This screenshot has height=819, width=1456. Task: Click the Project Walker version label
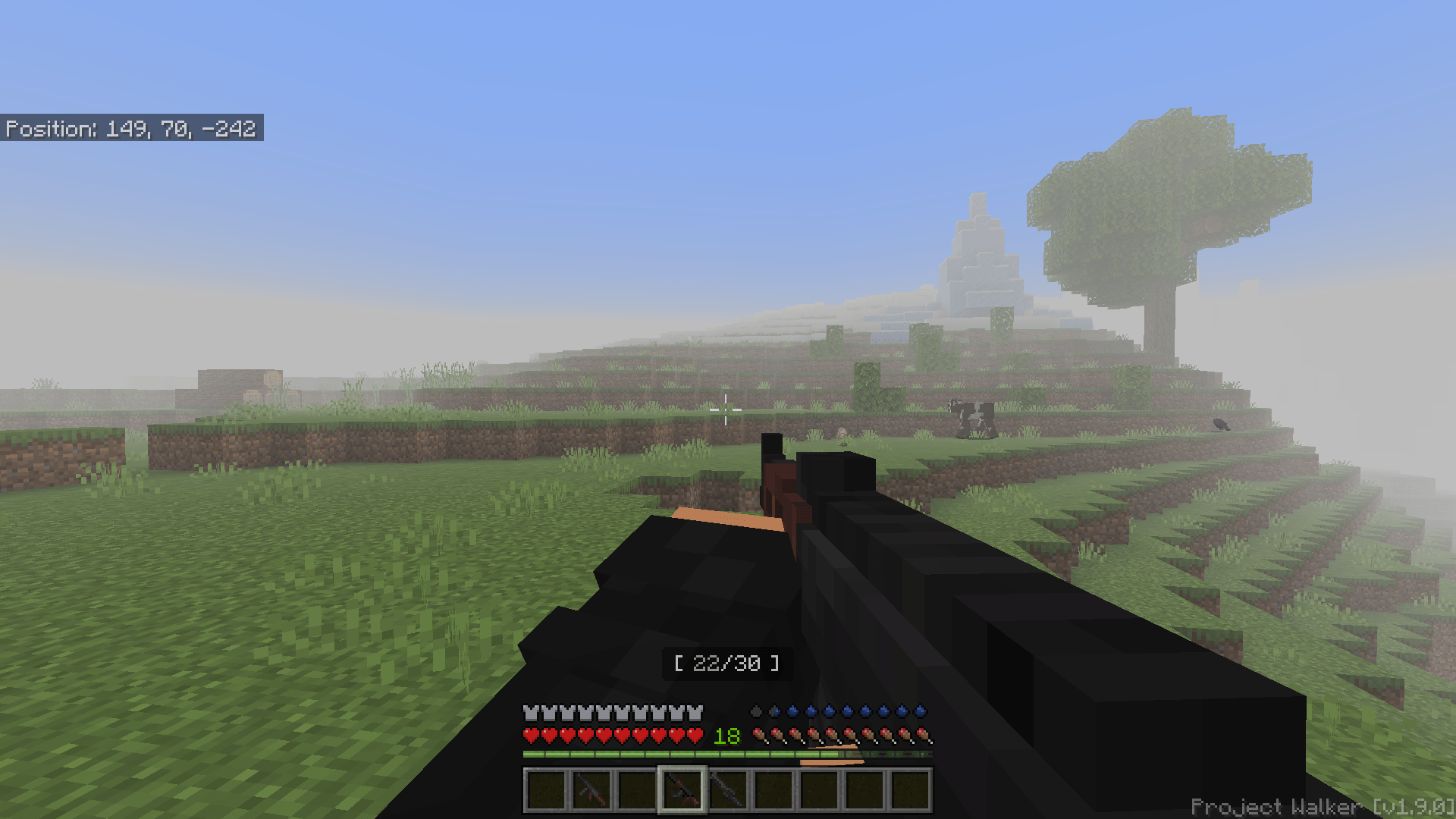(1323, 806)
